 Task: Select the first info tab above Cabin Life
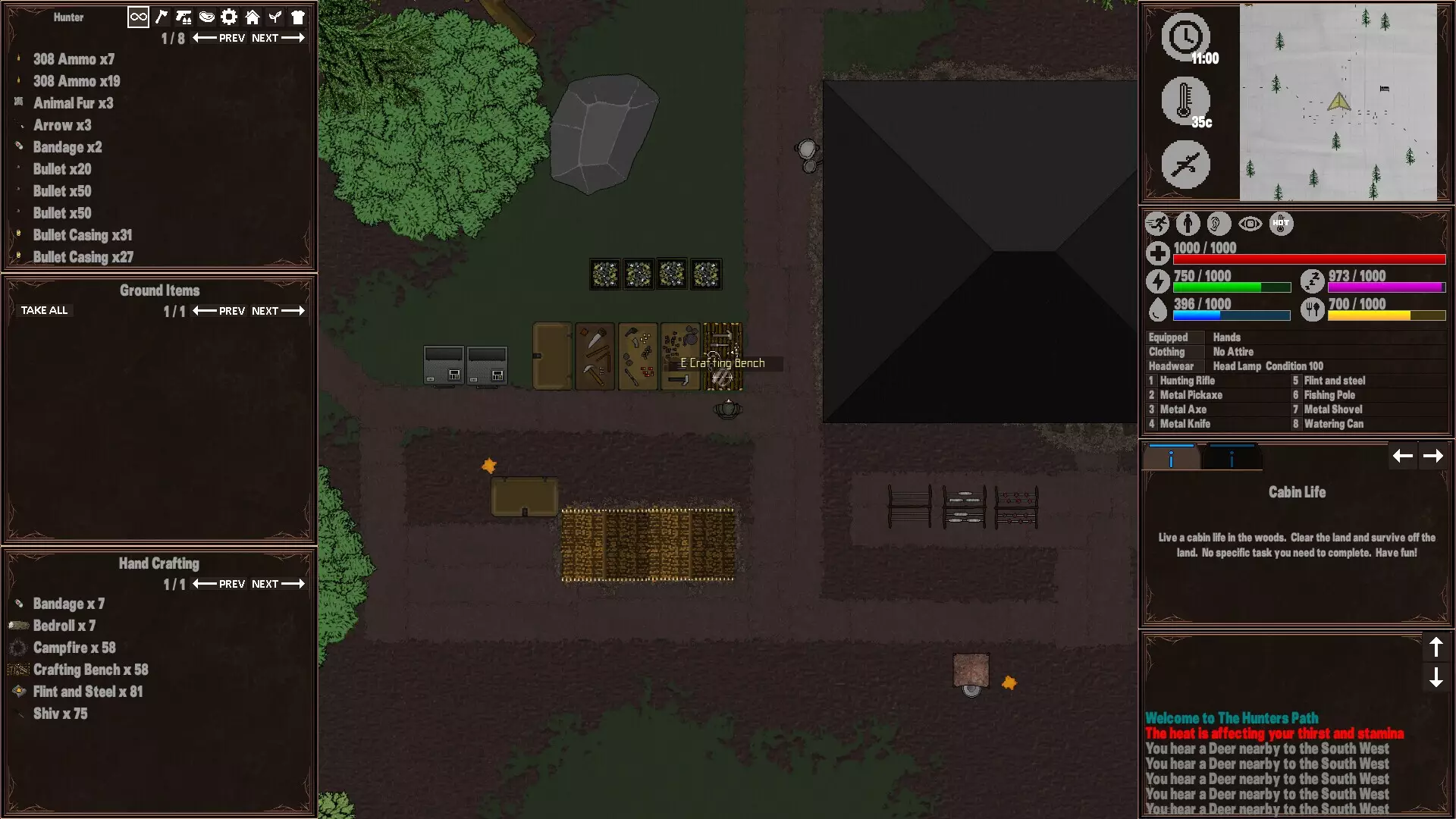(1172, 456)
